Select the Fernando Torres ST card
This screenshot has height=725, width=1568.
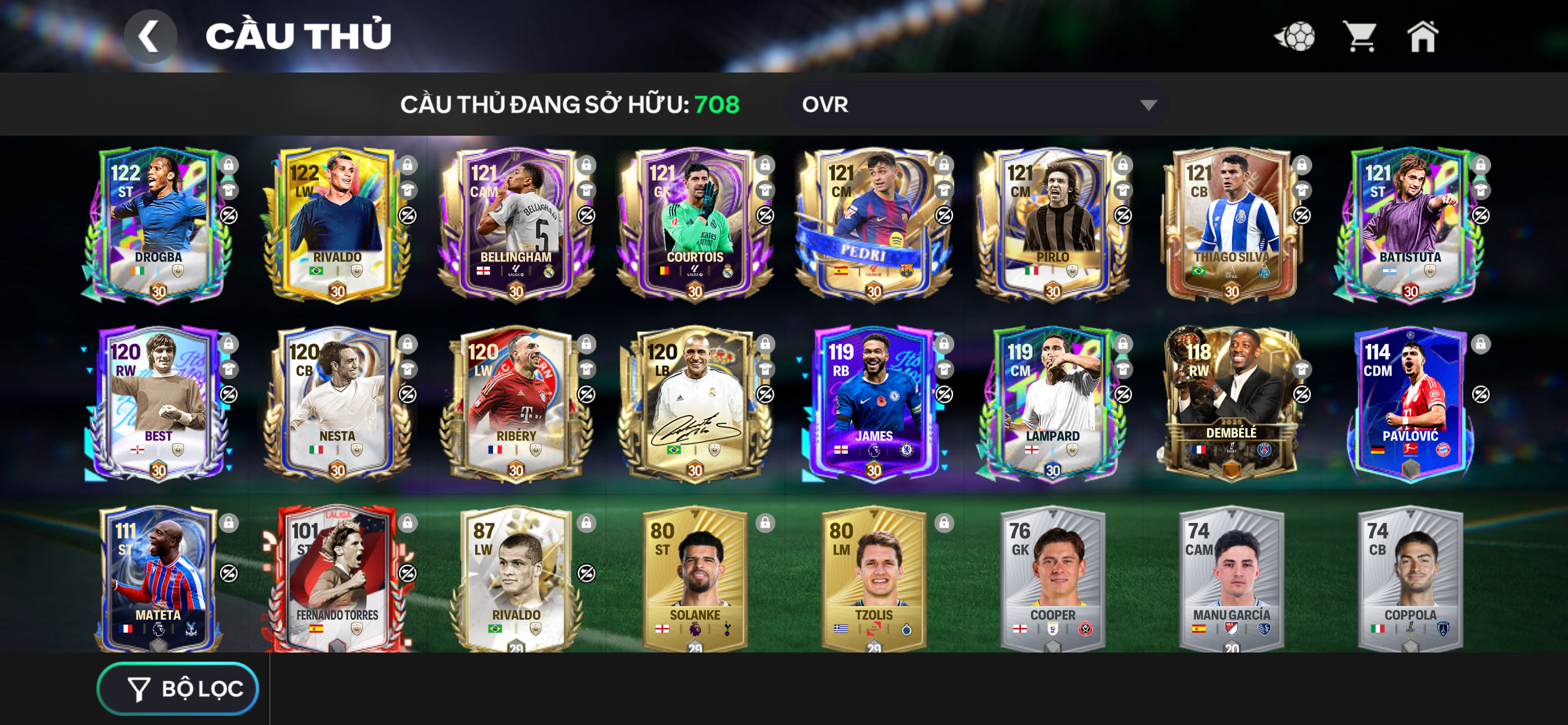click(x=336, y=579)
